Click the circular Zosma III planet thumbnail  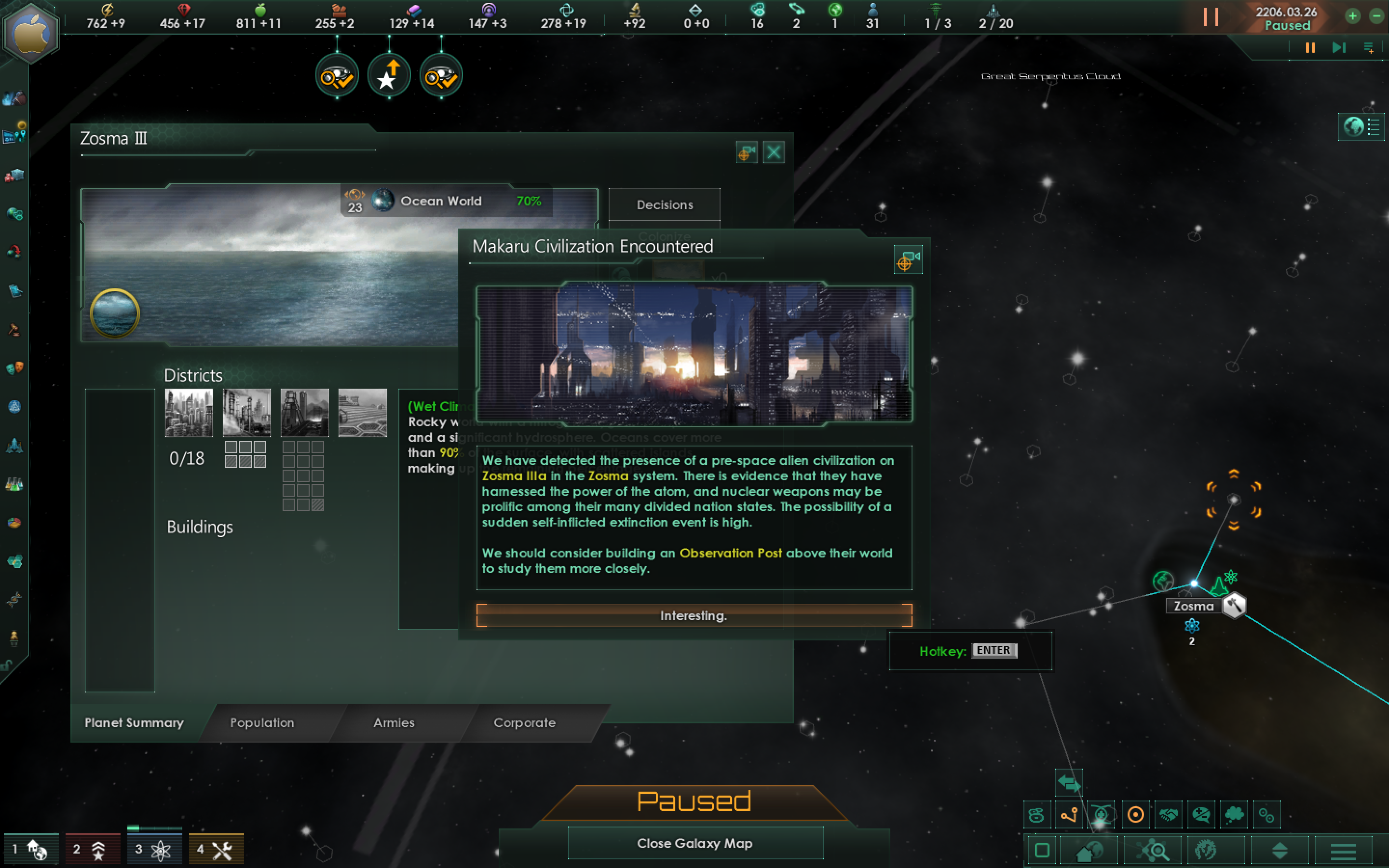click(114, 313)
